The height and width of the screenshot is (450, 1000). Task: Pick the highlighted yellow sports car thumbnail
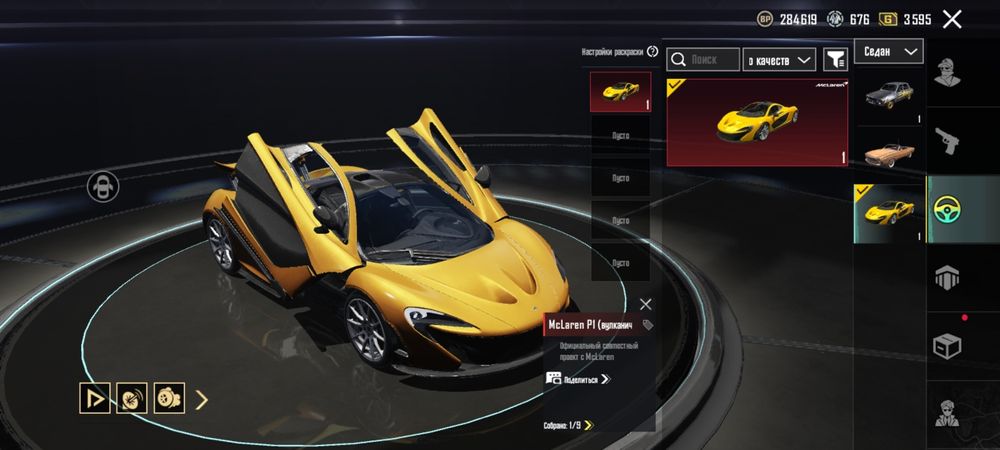[x=888, y=211]
